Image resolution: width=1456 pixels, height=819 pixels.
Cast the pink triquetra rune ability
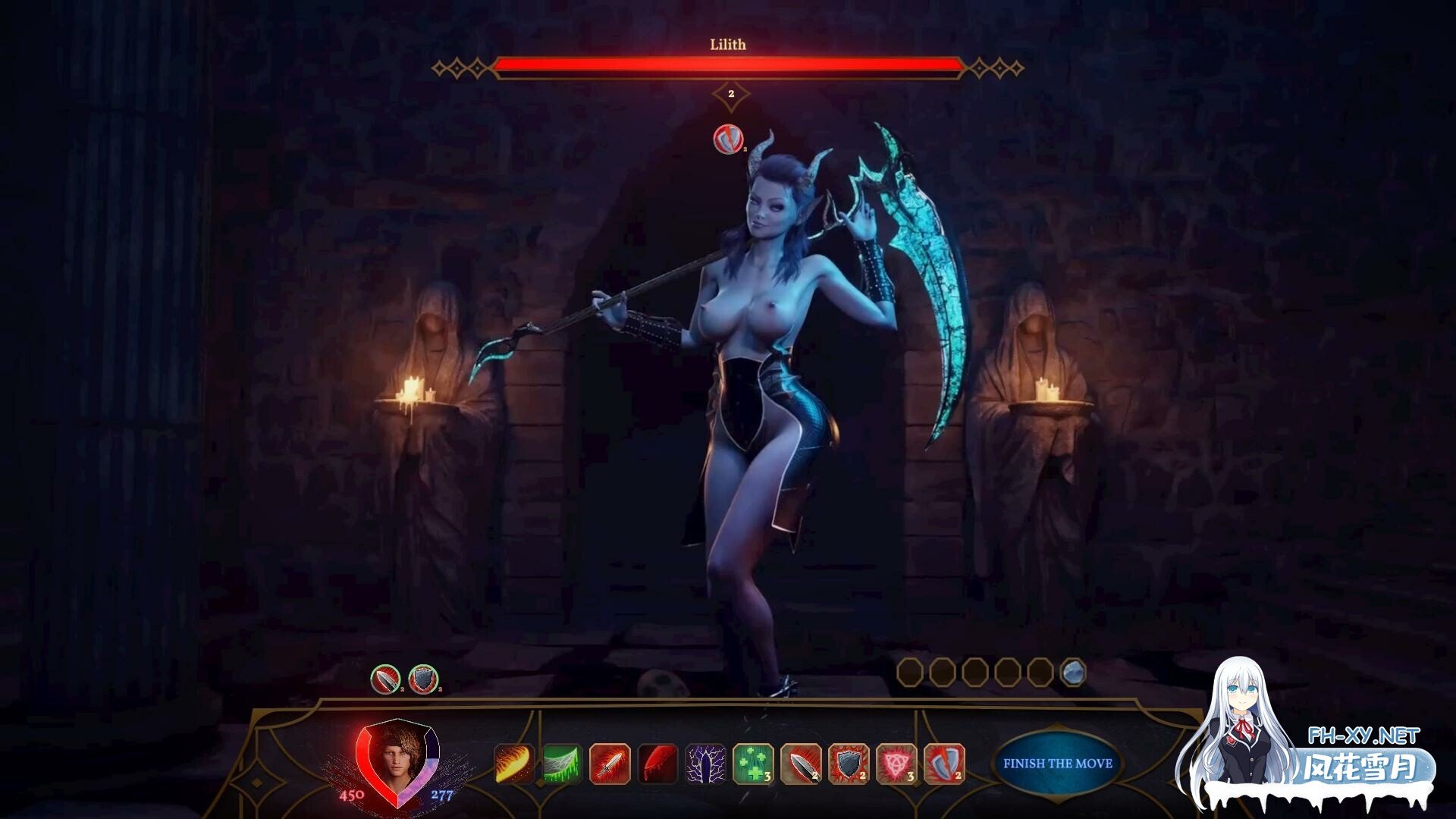[x=896, y=764]
